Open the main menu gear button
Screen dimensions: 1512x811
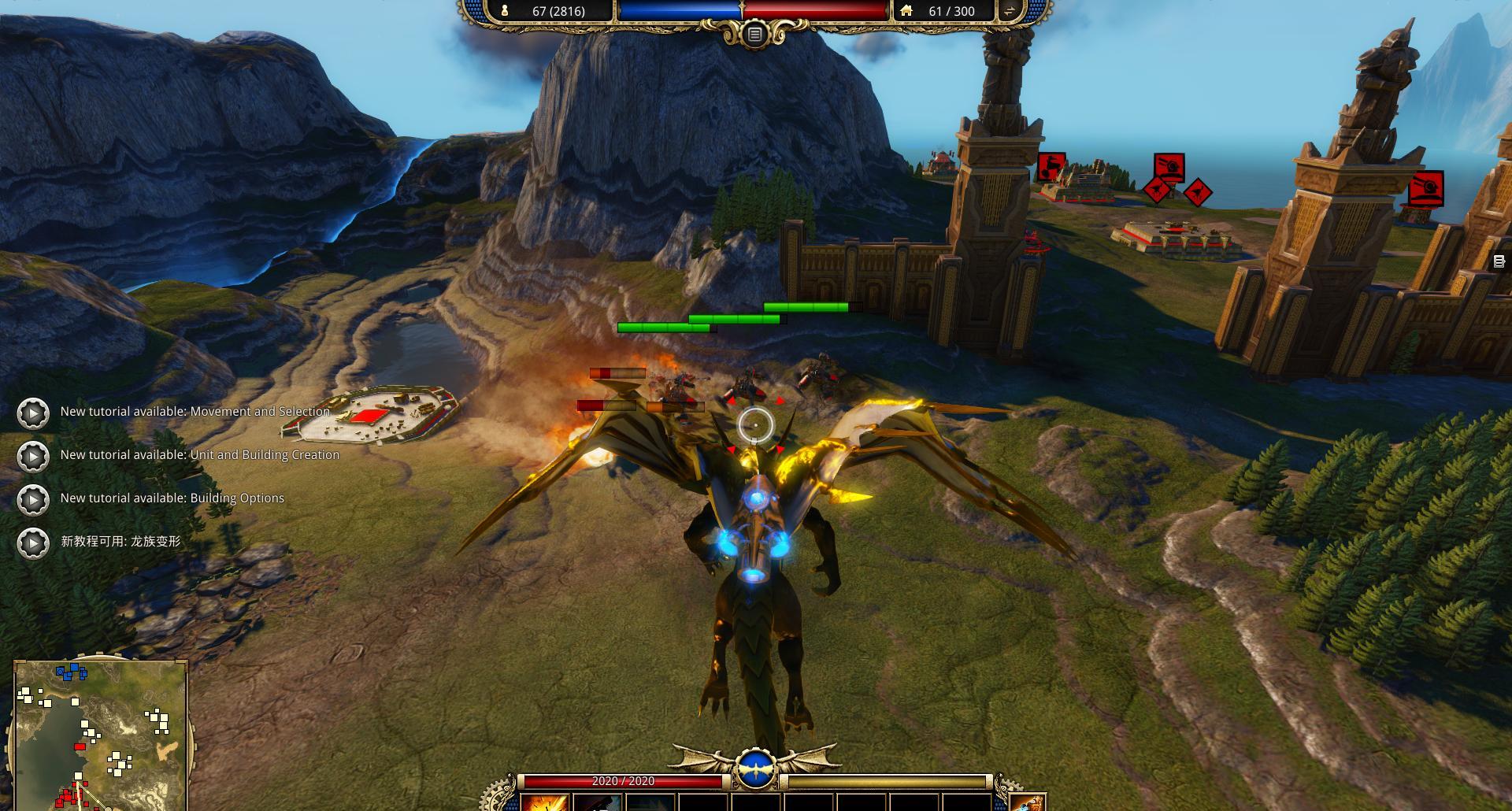(x=754, y=35)
